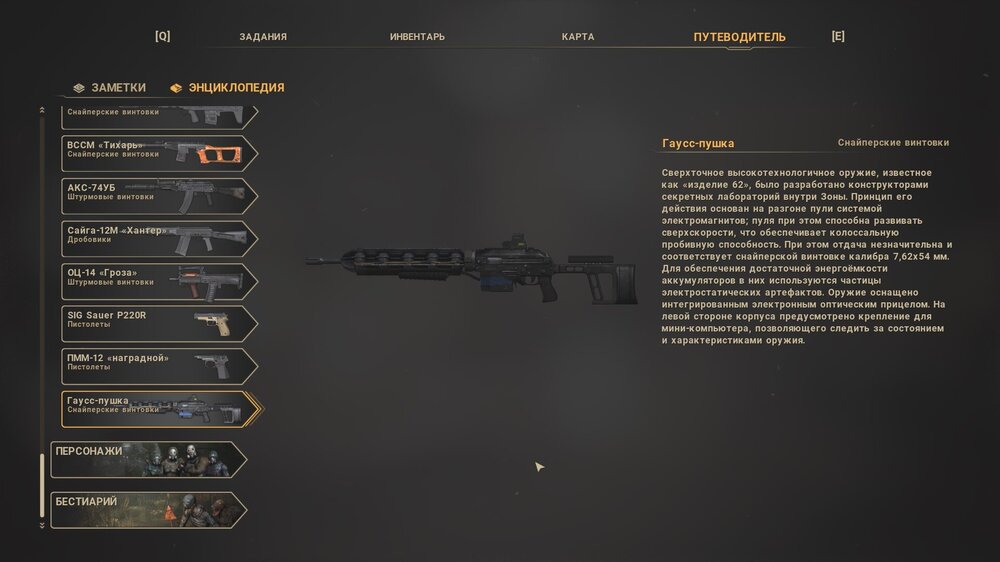Viewport: 1000px width, 562px height.
Task: Choose the ОЦ-14 «Гроза» entry
Action: click(x=155, y=282)
